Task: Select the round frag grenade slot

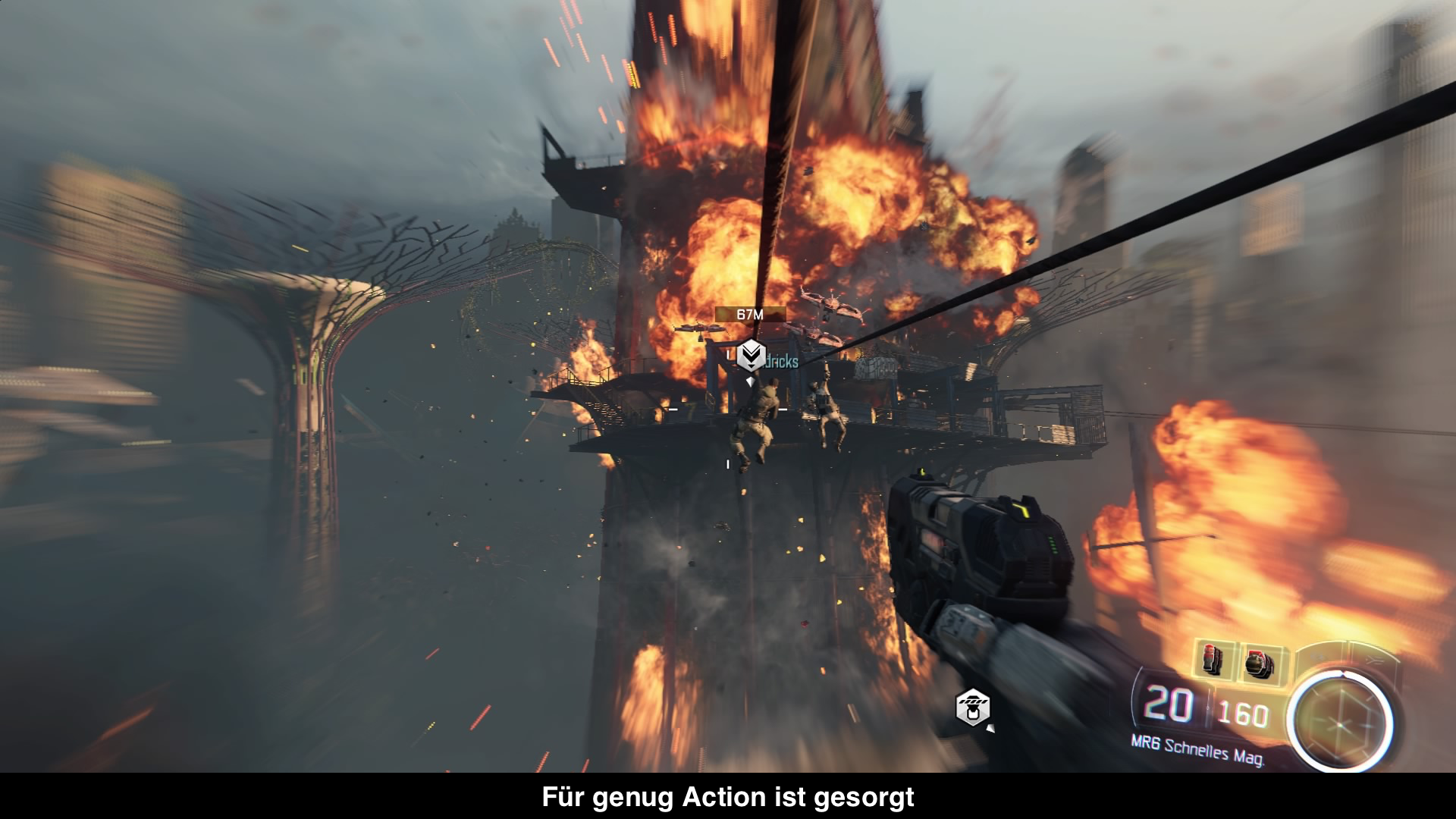Action: [x=1259, y=664]
